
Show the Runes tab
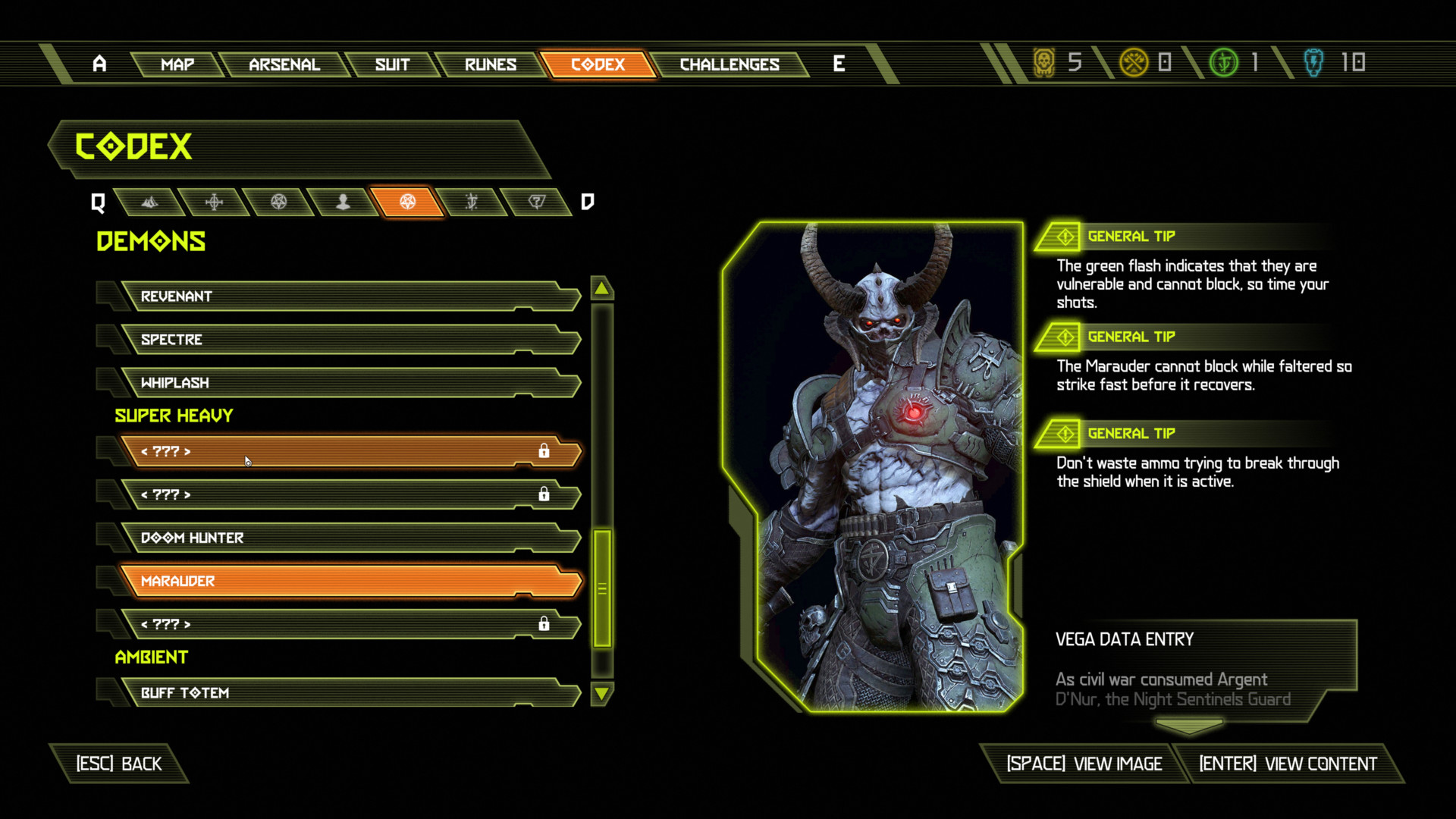coord(491,64)
